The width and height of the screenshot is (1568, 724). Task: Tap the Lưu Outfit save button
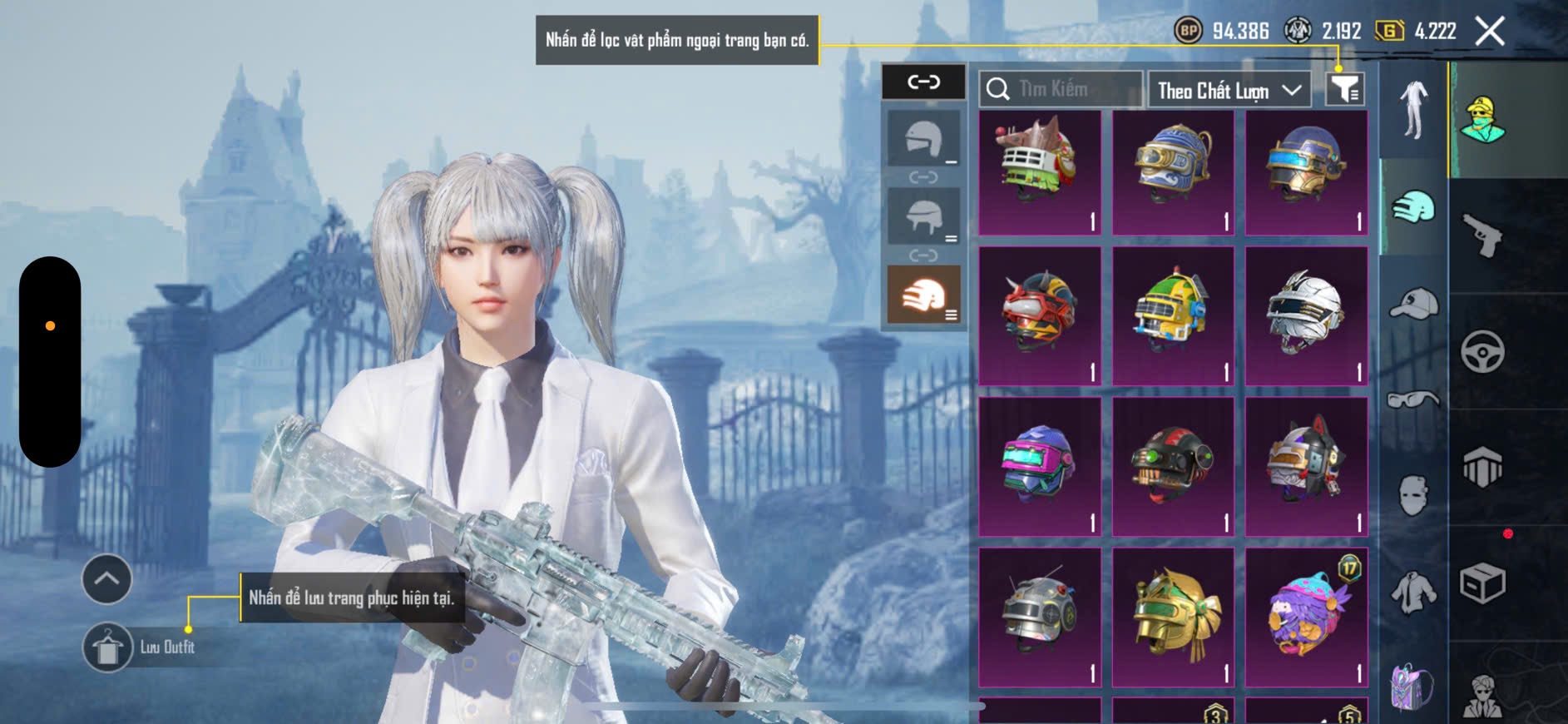(x=108, y=647)
